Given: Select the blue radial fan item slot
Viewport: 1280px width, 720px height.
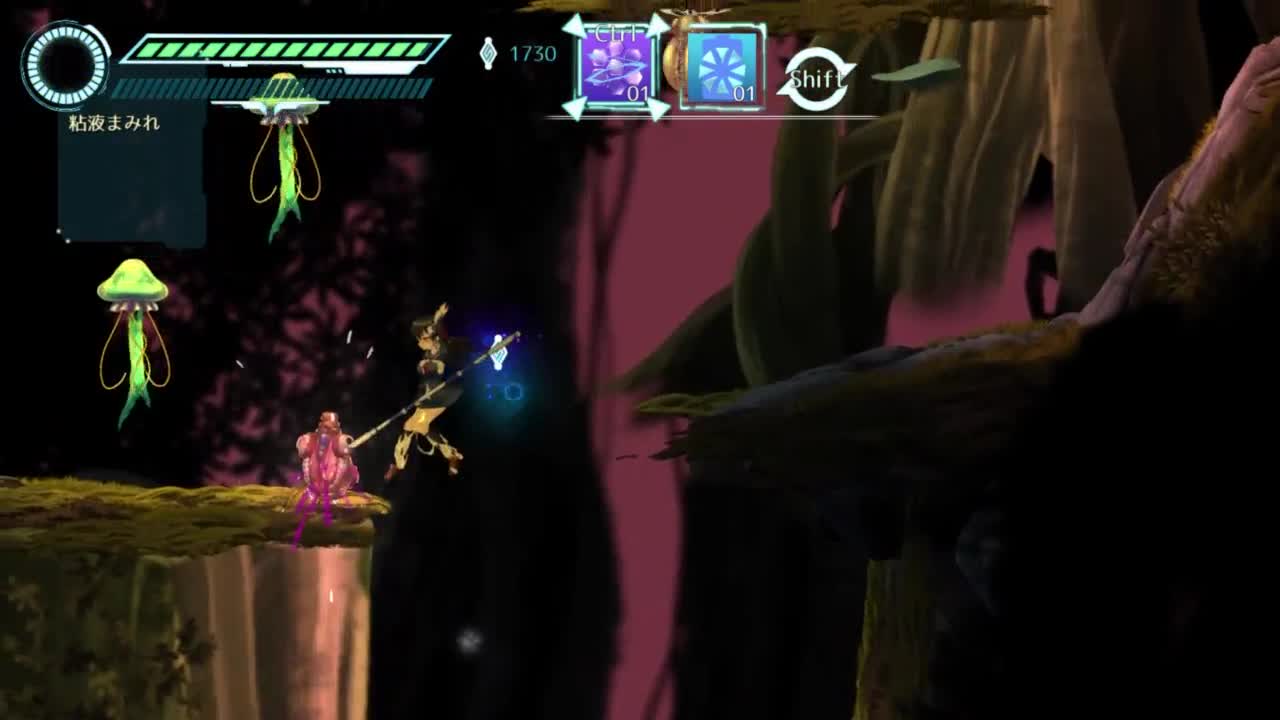Looking at the screenshot, I should tap(722, 68).
